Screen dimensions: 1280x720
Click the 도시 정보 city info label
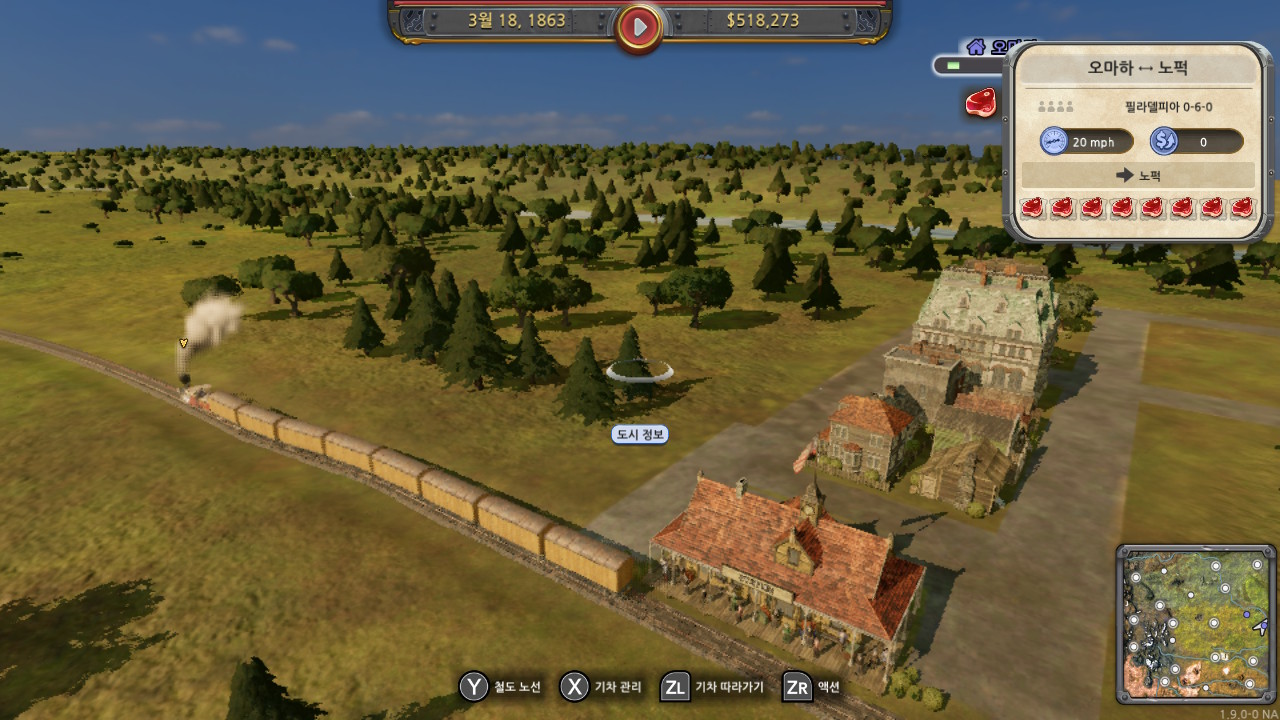click(x=640, y=434)
